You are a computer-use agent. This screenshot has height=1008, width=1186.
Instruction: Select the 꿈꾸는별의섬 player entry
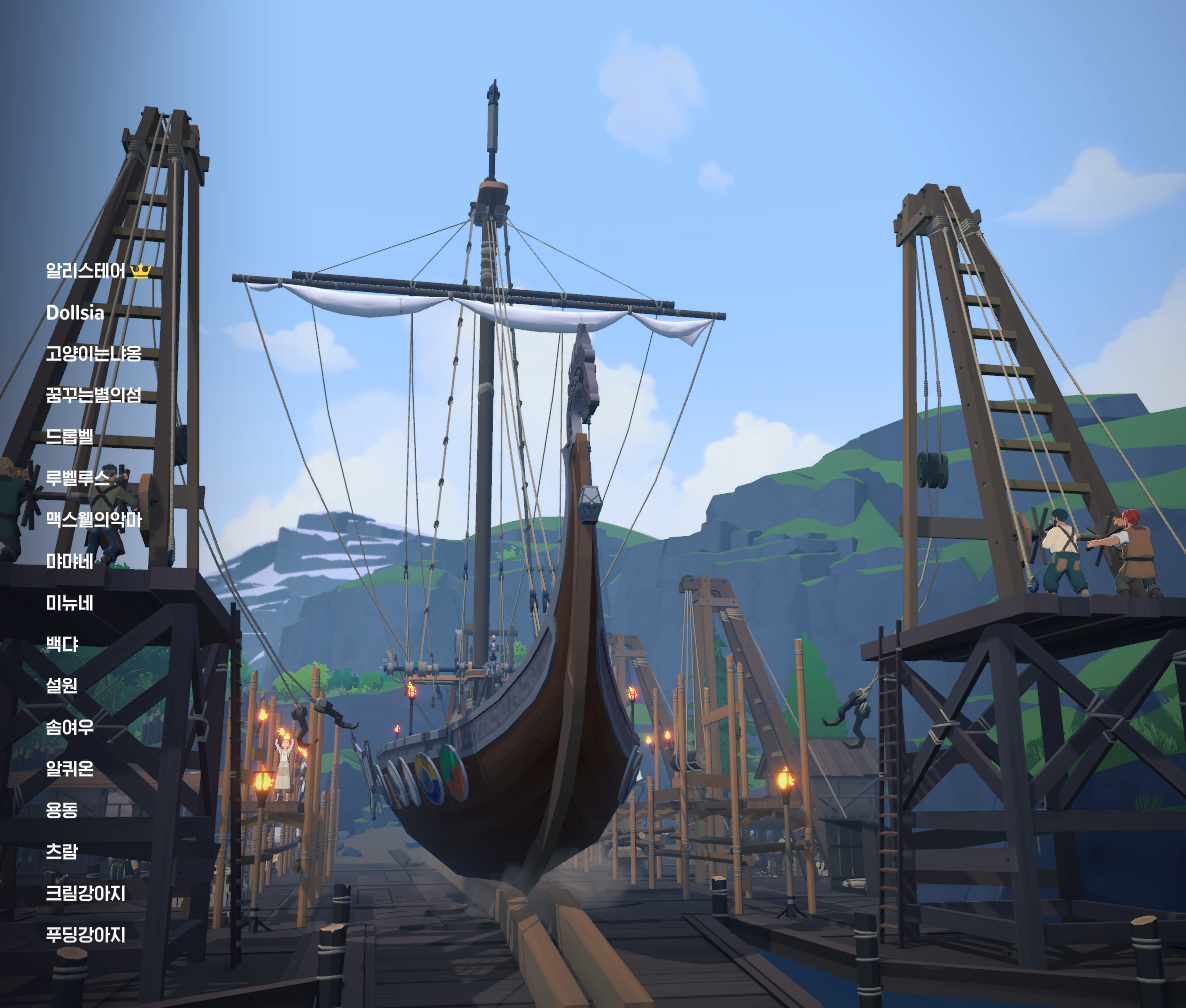(94, 395)
